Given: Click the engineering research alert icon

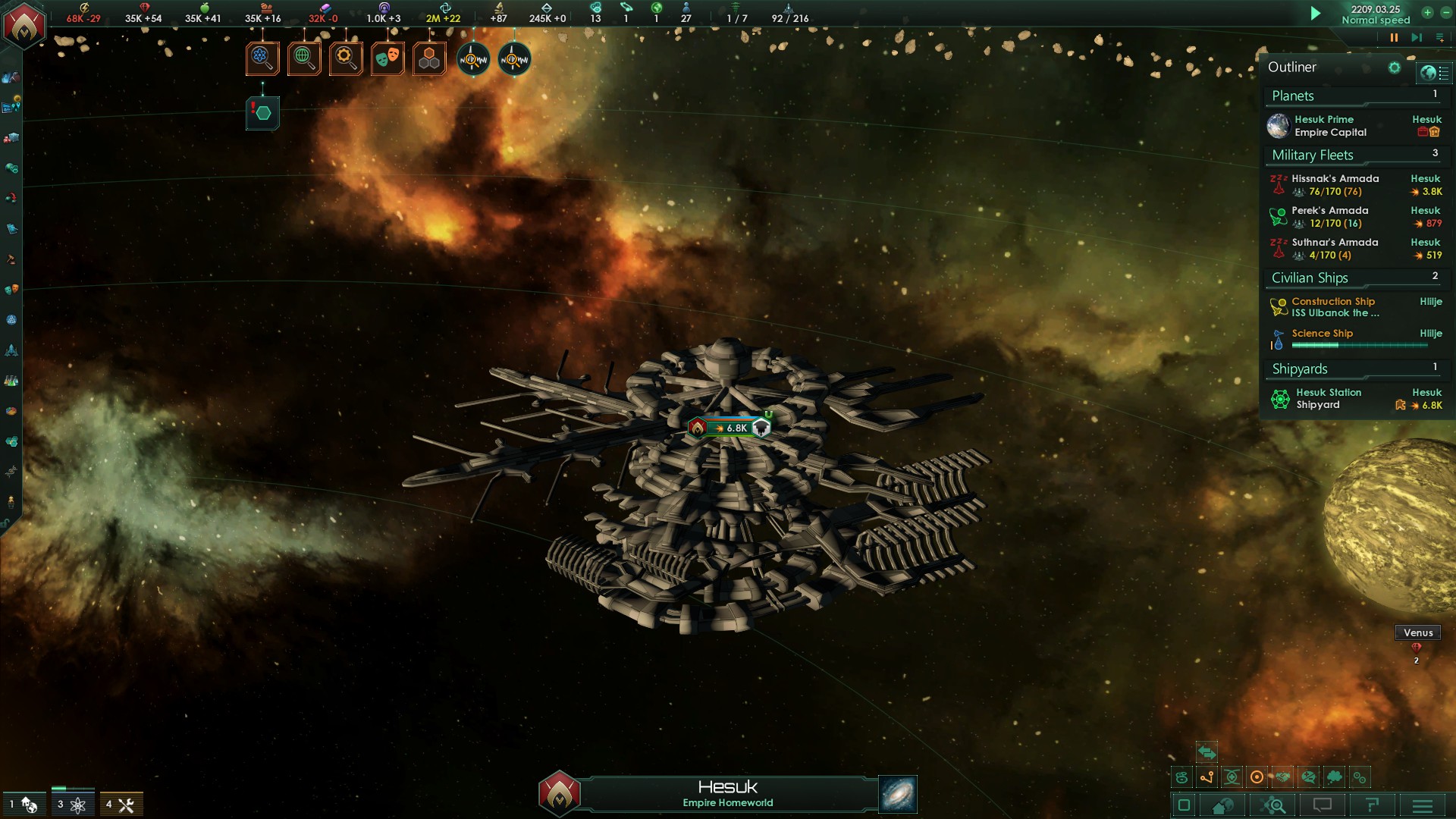Looking at the screenshot, I should 346,58.
